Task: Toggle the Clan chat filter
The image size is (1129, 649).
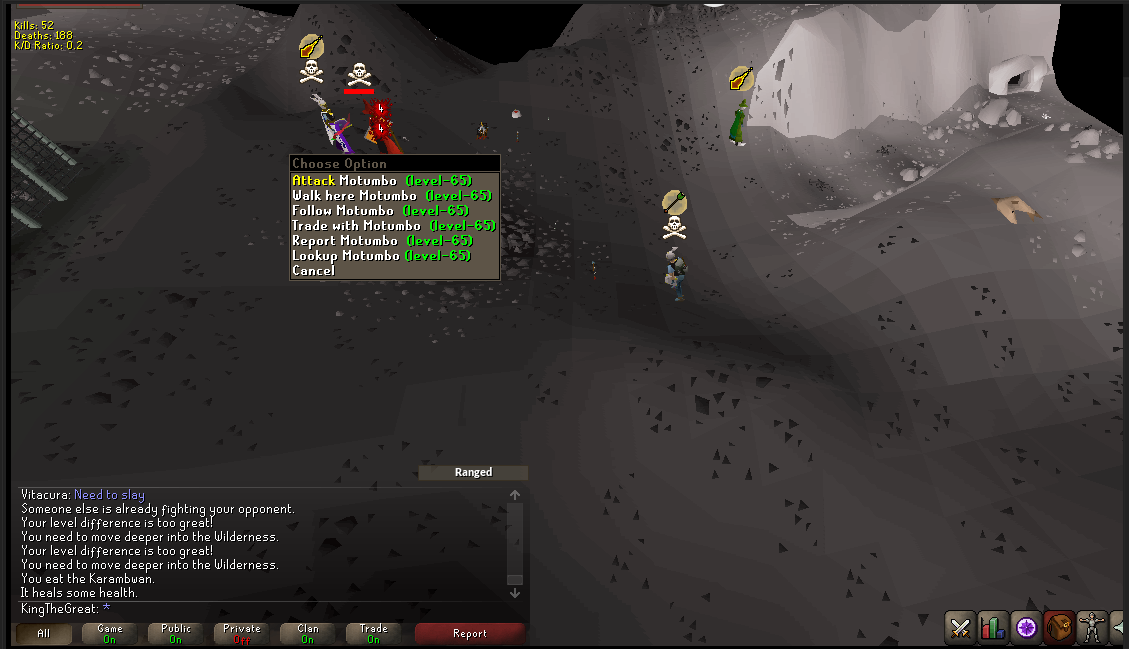Action: coord(308,633)
